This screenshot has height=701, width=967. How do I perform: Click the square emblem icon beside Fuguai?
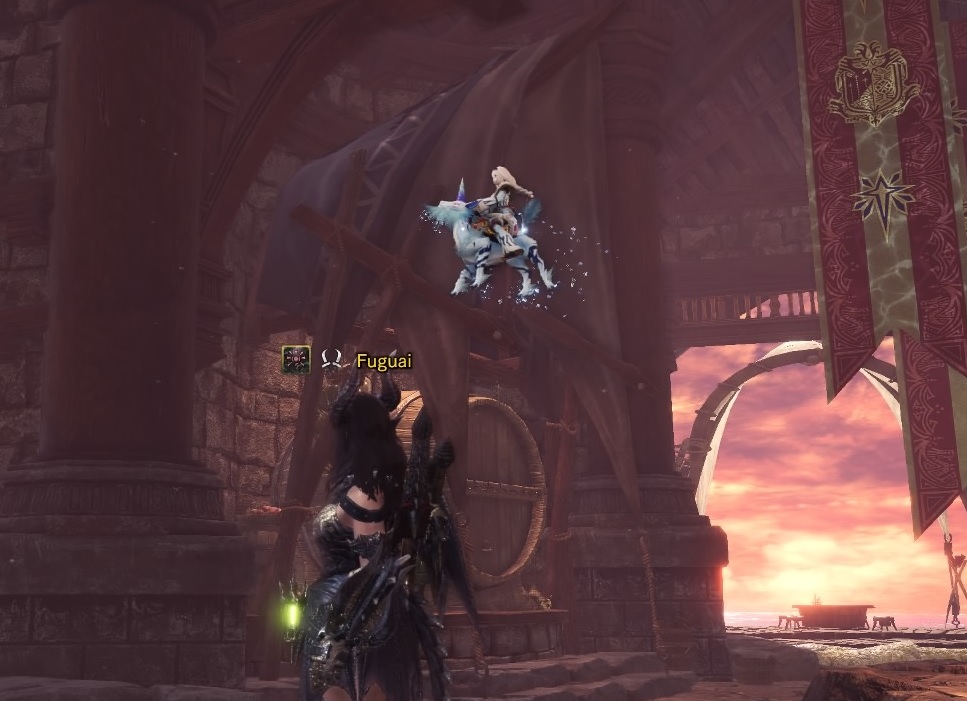tap(295, 360)
